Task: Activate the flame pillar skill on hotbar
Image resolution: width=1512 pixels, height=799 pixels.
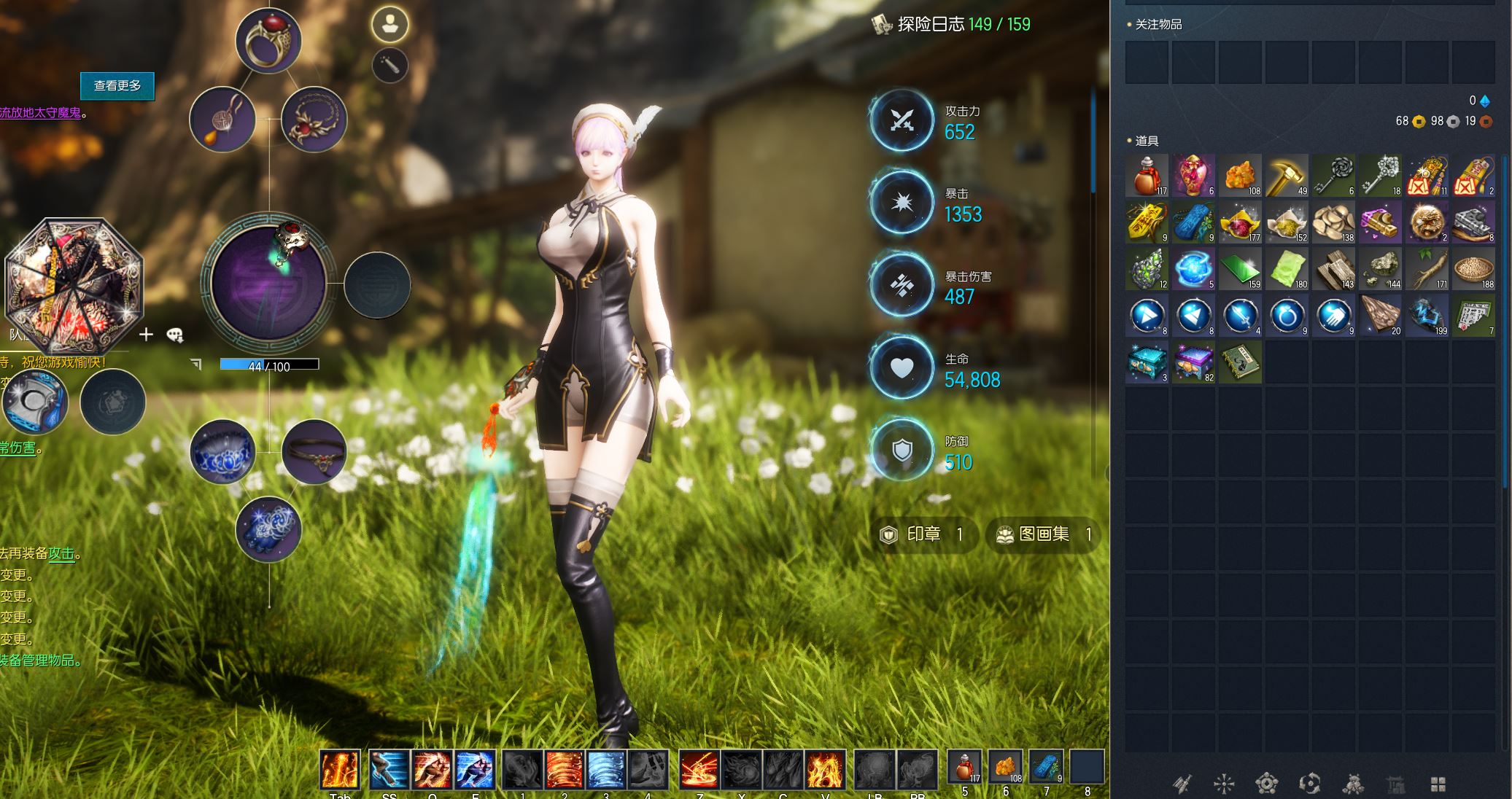Action: tap(340, 770)
